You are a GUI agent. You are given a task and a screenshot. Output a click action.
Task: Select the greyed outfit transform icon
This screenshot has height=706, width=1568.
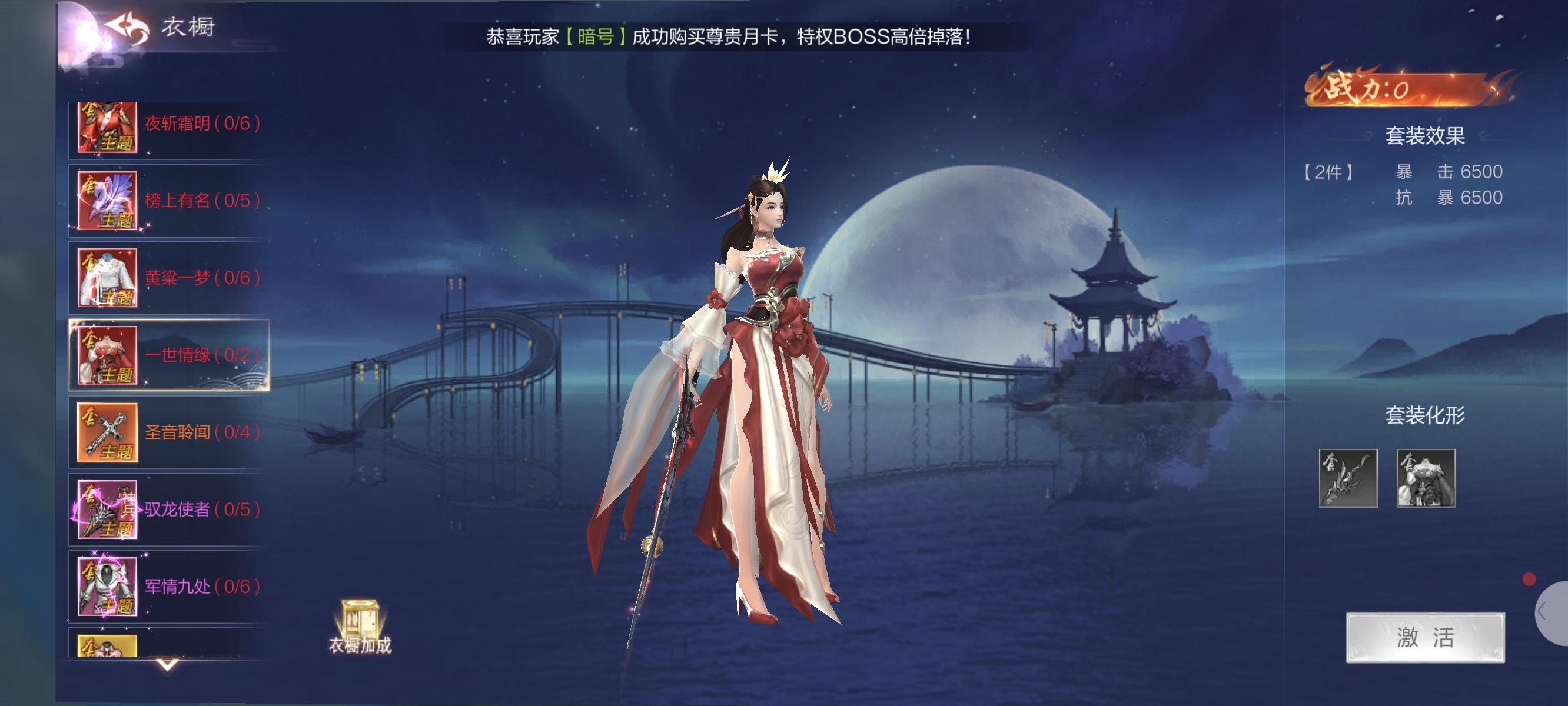pyautogui.click(x=1425, y=478)
